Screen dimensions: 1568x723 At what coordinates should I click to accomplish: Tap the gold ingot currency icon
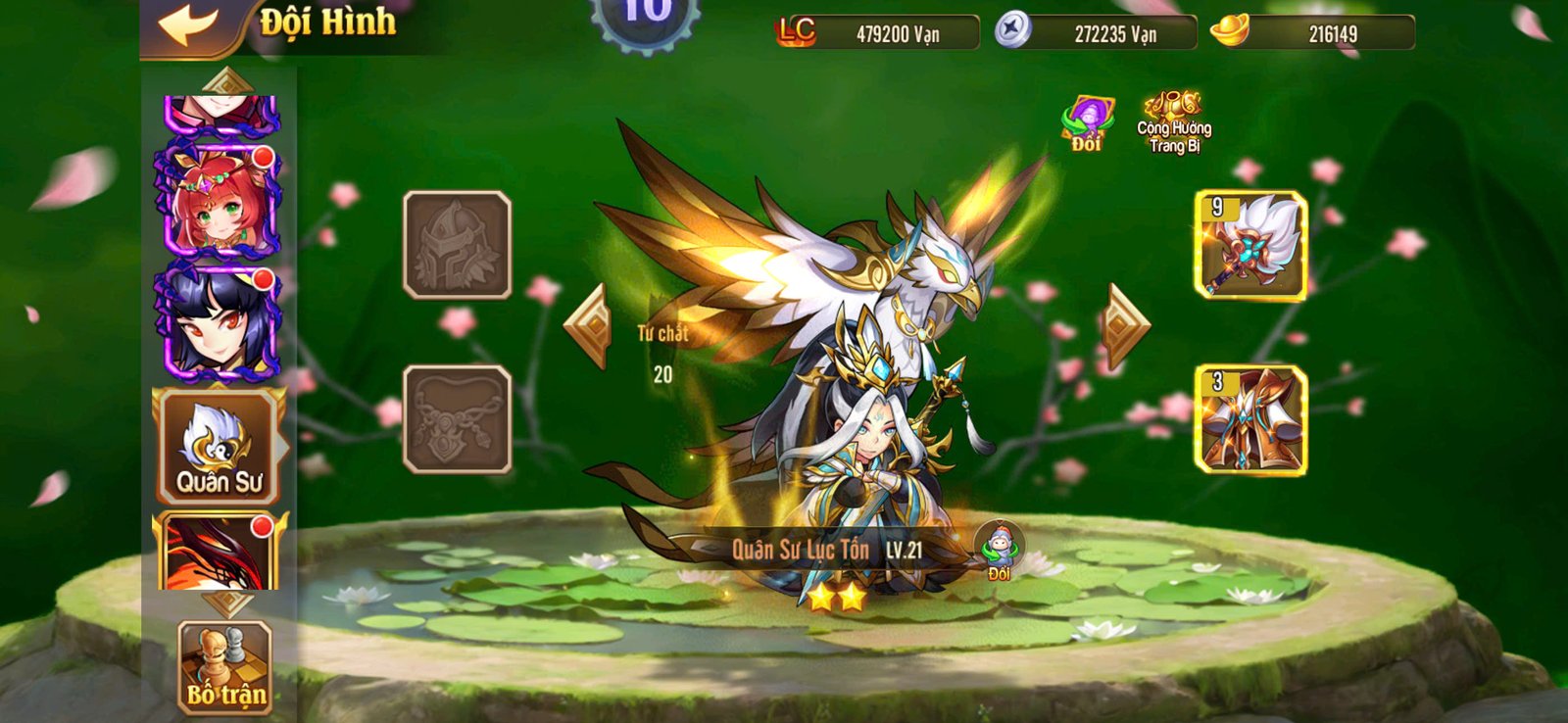[x=1228, y=32]
